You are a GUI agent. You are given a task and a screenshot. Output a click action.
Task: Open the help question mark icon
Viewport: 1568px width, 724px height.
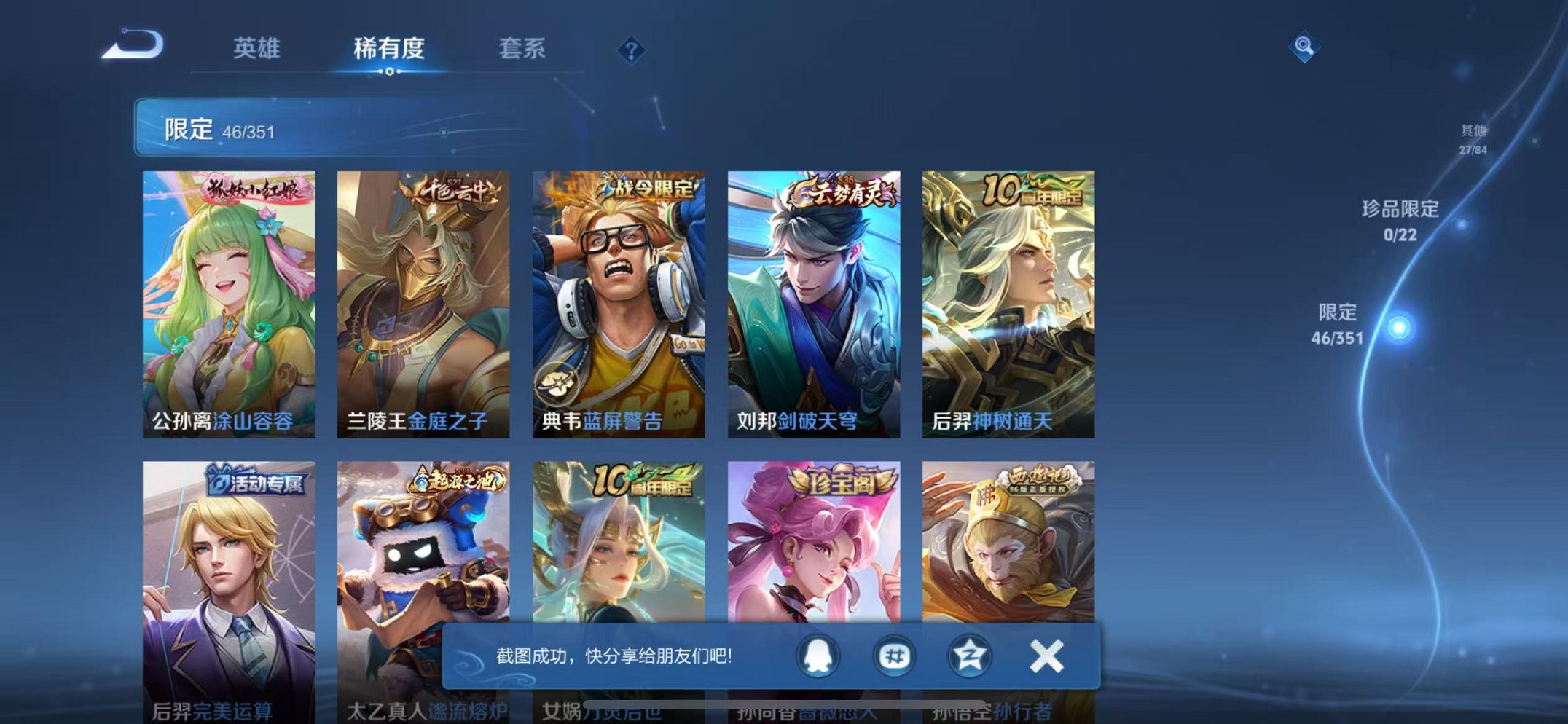(631, 49)
